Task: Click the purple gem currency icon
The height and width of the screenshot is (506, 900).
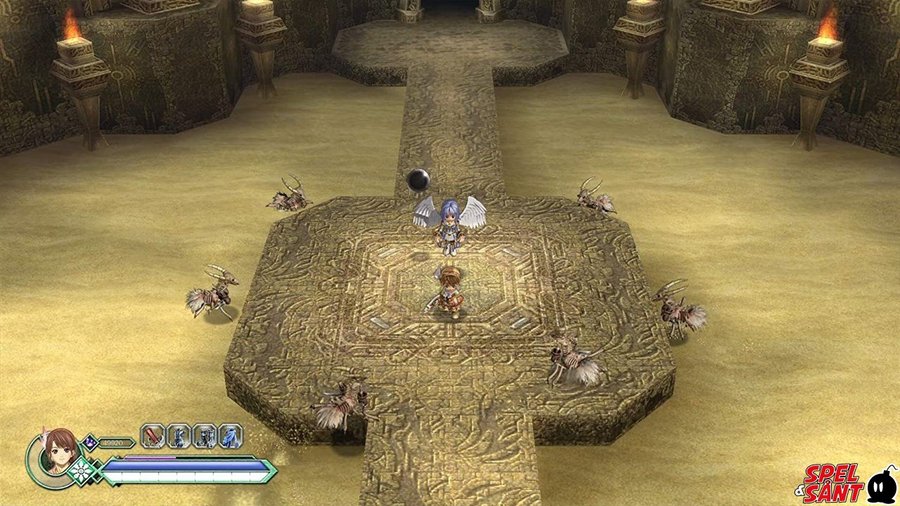Action: (x=91, y=440)
